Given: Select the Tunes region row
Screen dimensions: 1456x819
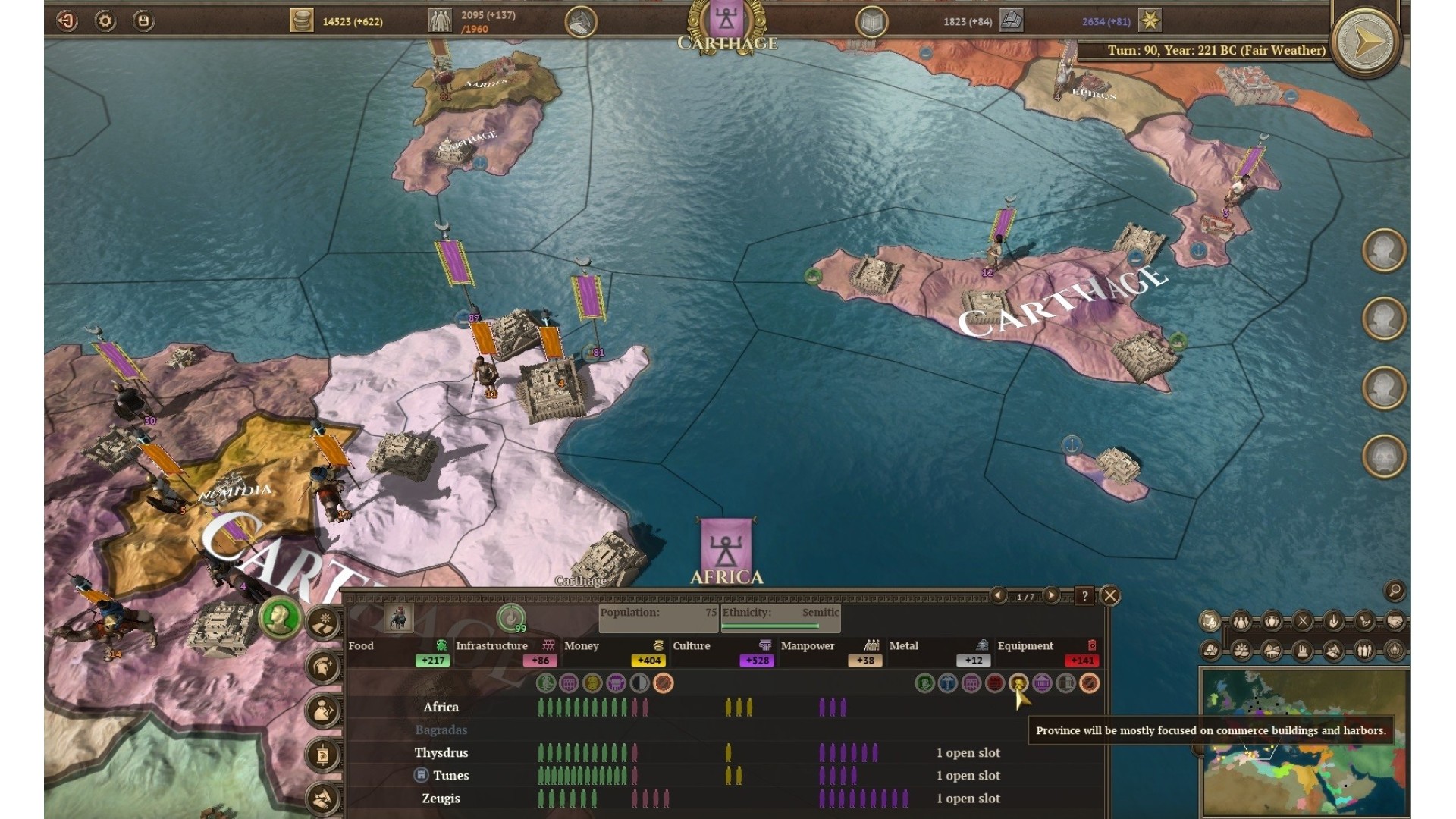Looking at the screenshot, I should (x=450, y=776).
